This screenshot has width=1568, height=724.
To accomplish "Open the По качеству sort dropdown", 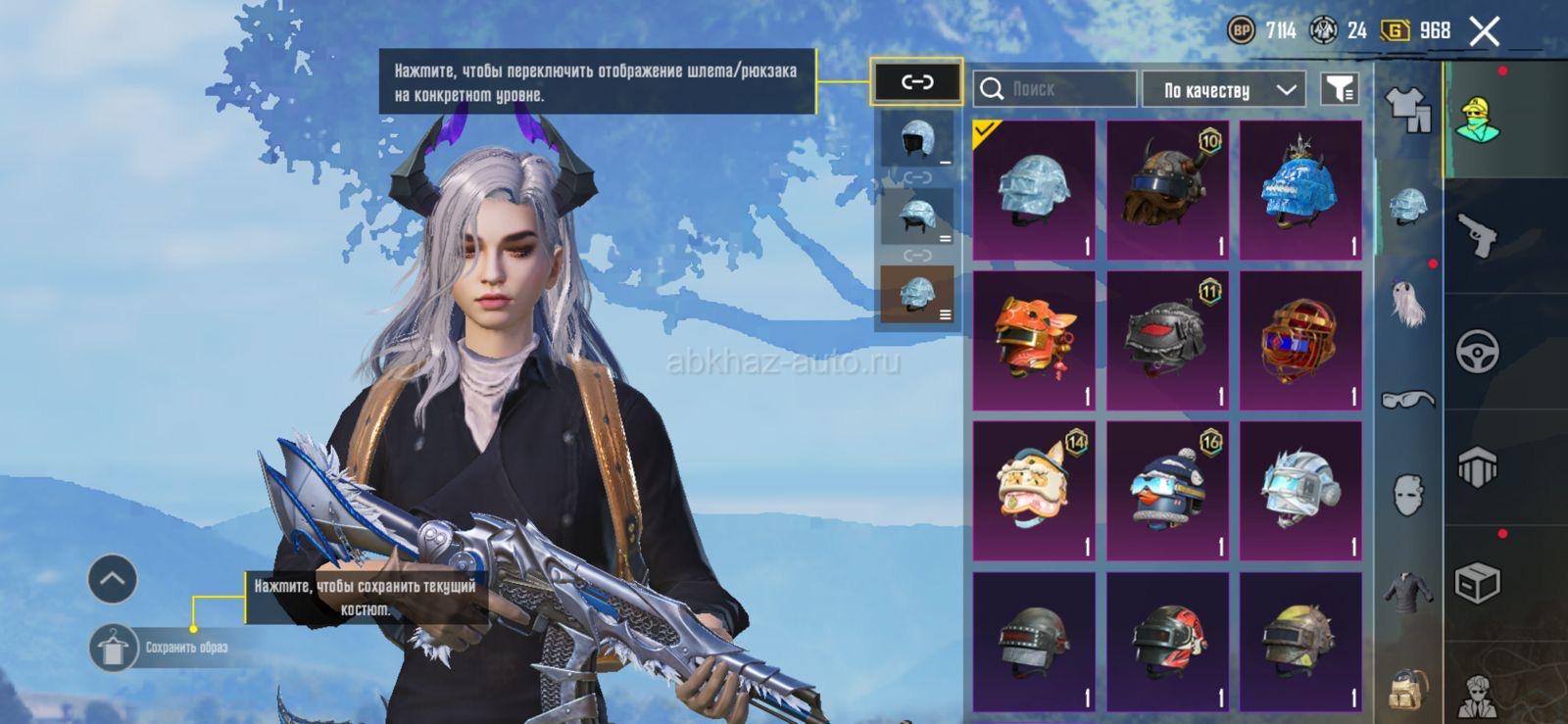I will coord(1224,90).
